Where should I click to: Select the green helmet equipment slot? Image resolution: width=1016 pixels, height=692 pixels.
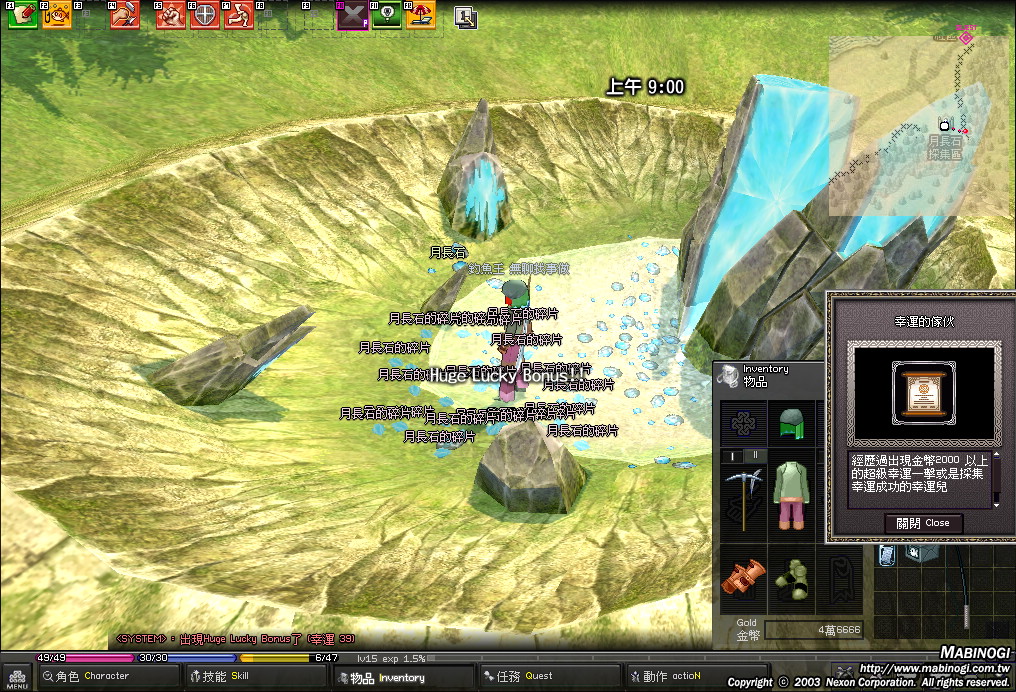click(792, 422)
